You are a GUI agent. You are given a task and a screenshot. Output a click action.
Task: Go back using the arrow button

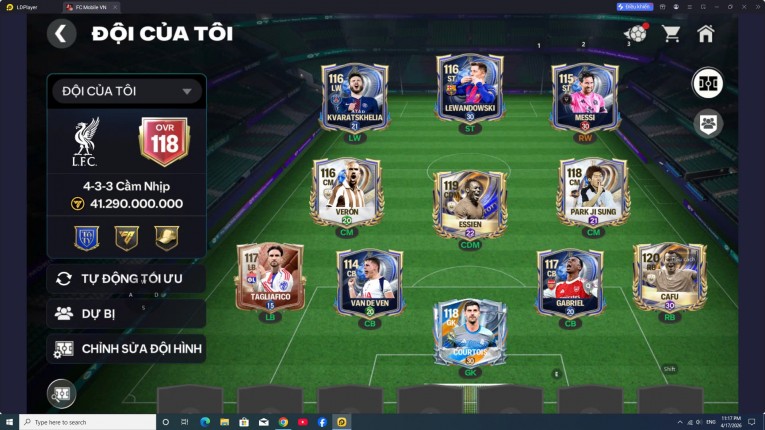tap(62, 34)
